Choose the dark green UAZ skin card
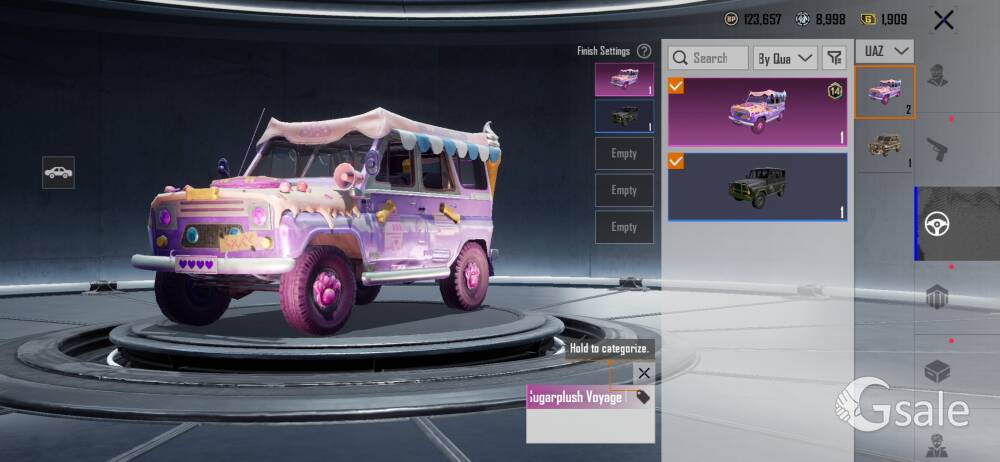The width and height of the screenshot is (1000, 462). click(757, 186)
